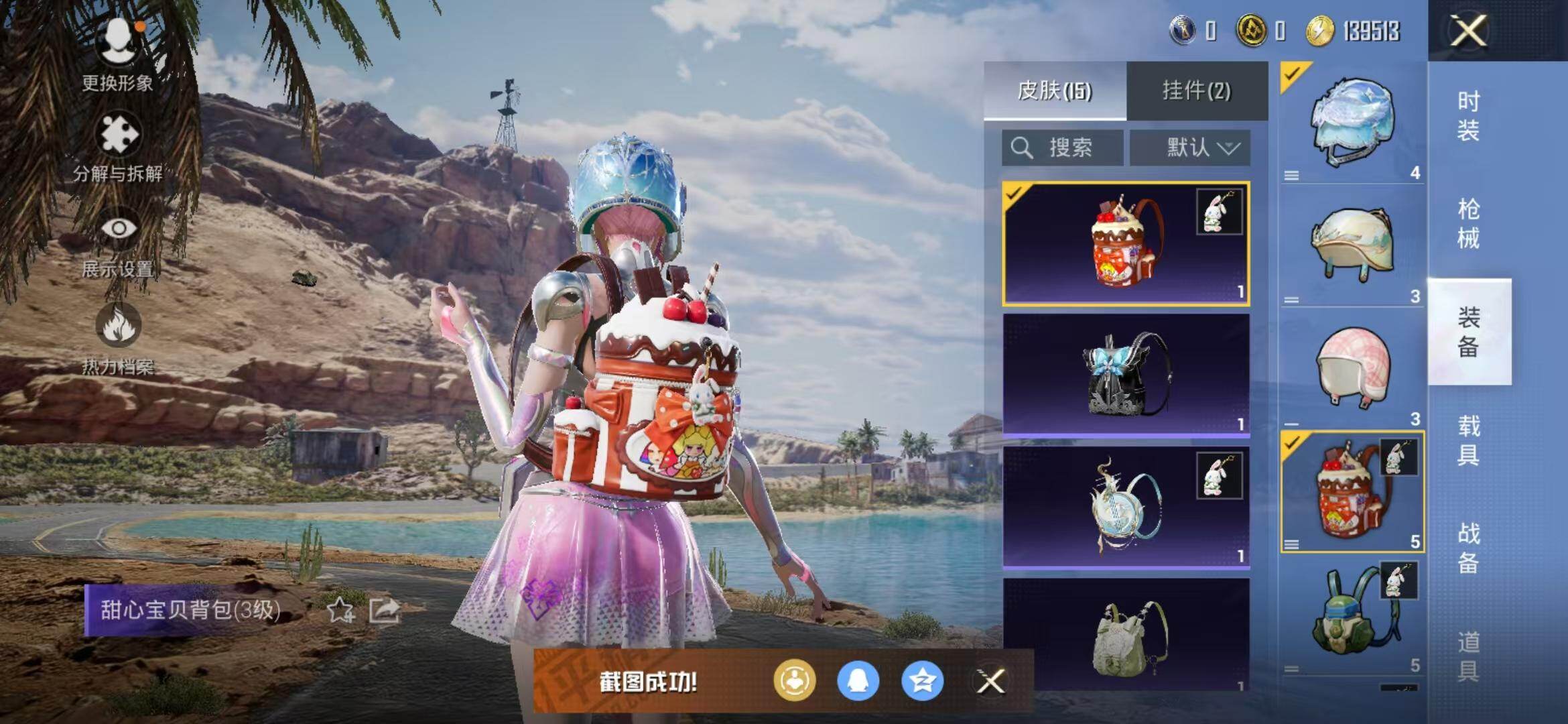This screenshot has width=1568, height=724.
Task: Switch to the 挂件(2) tab
Action: pos(1197,90)
